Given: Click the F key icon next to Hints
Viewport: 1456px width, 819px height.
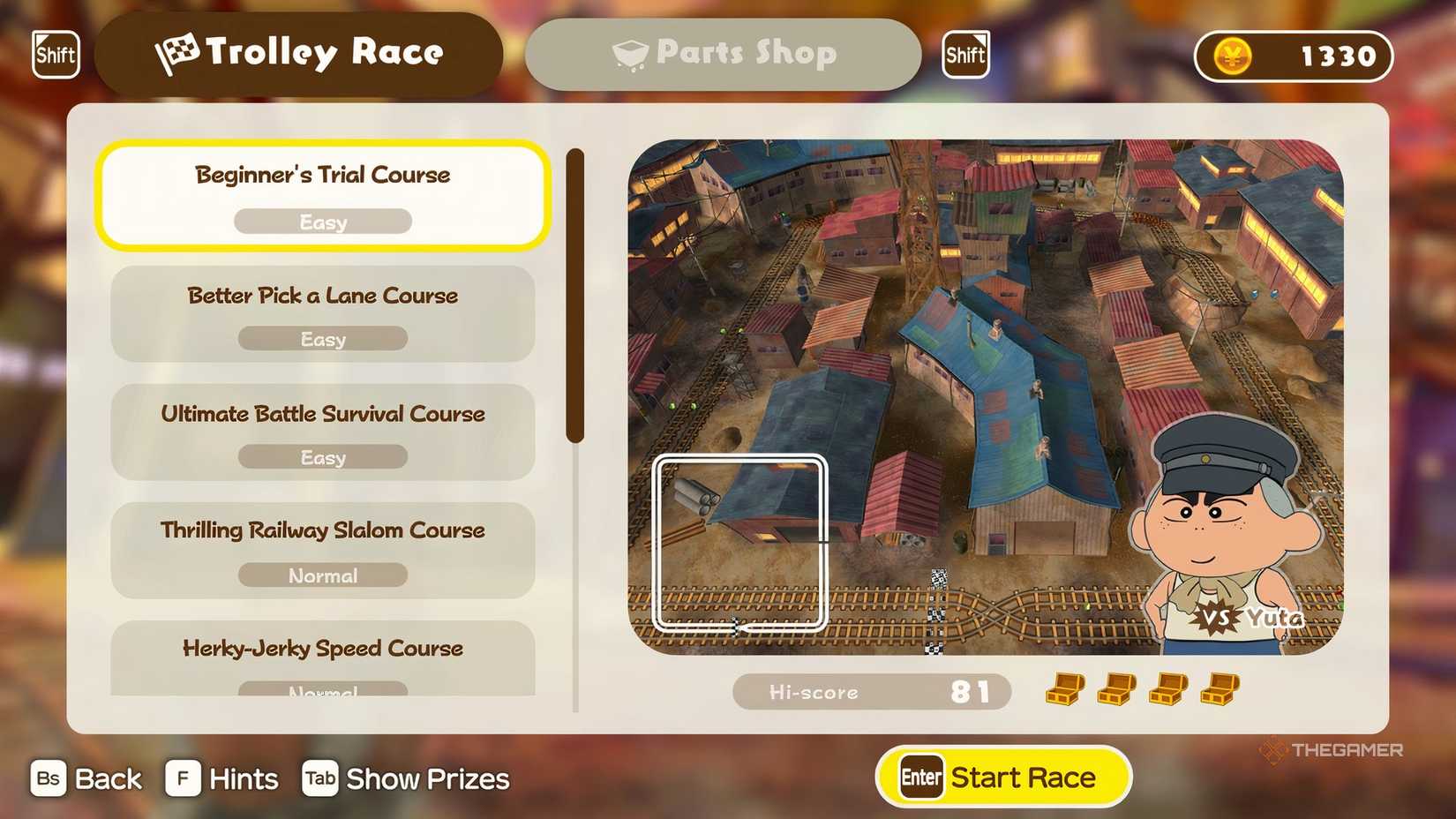Looking at the screenshot, I should (181, 778).
